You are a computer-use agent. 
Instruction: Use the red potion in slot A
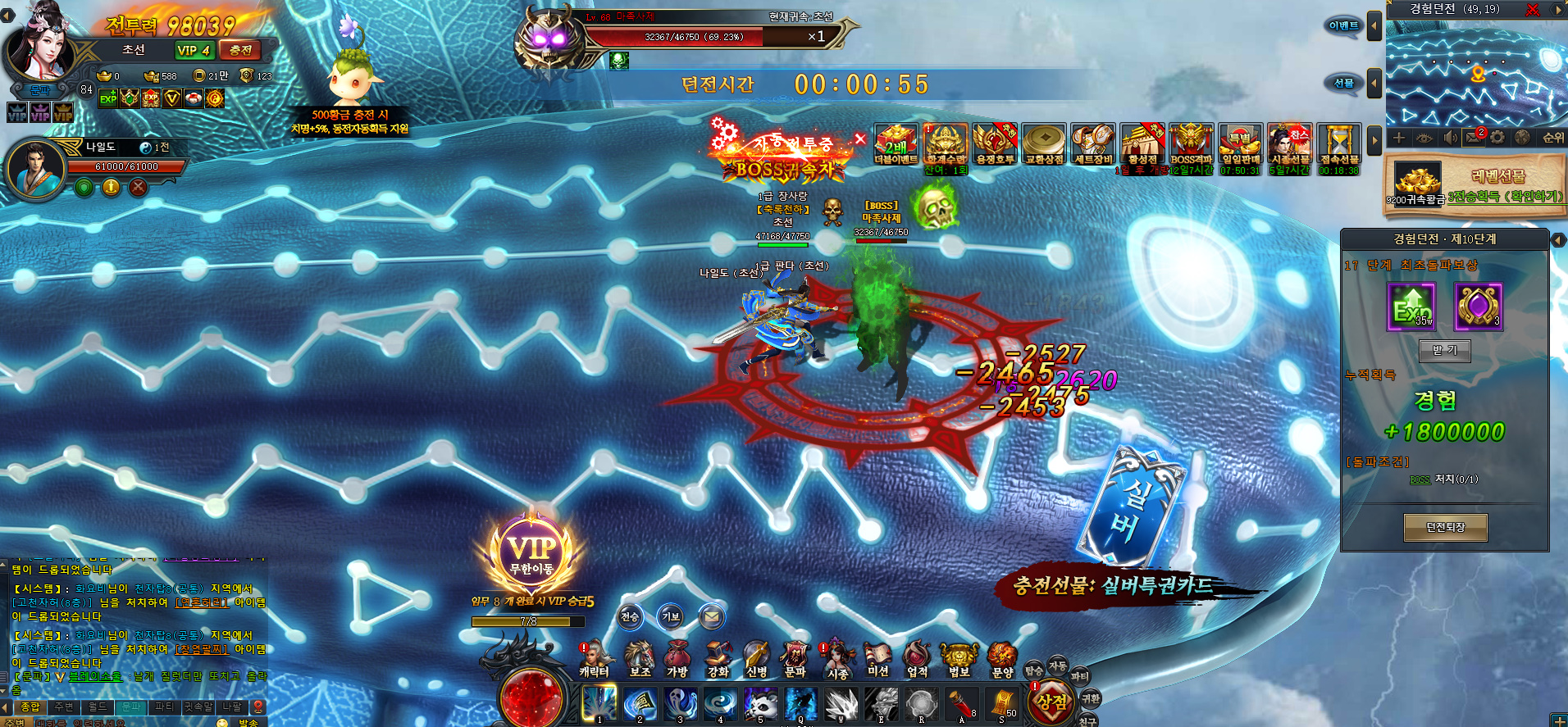(x=961, y=704)
